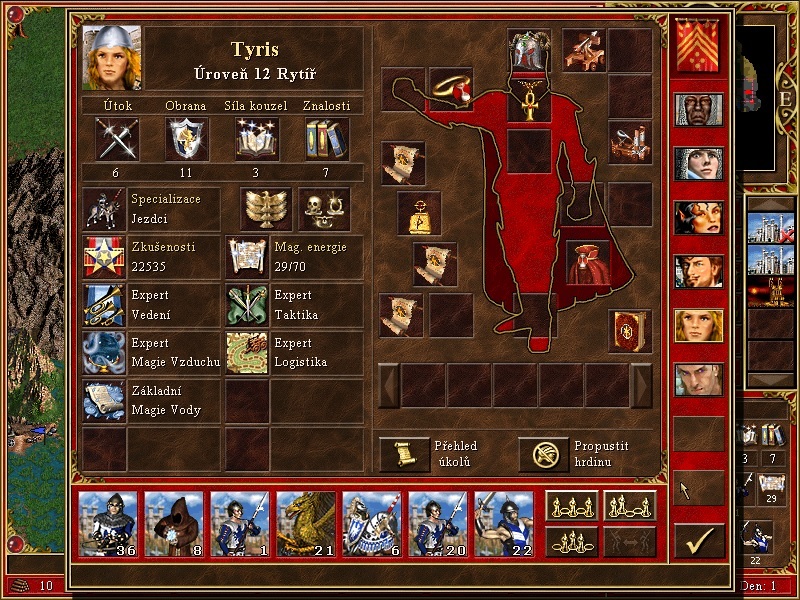Screen dimensions: 800x600
Task: Open the spellbook in the equipment panel
Action: point(630,330)
